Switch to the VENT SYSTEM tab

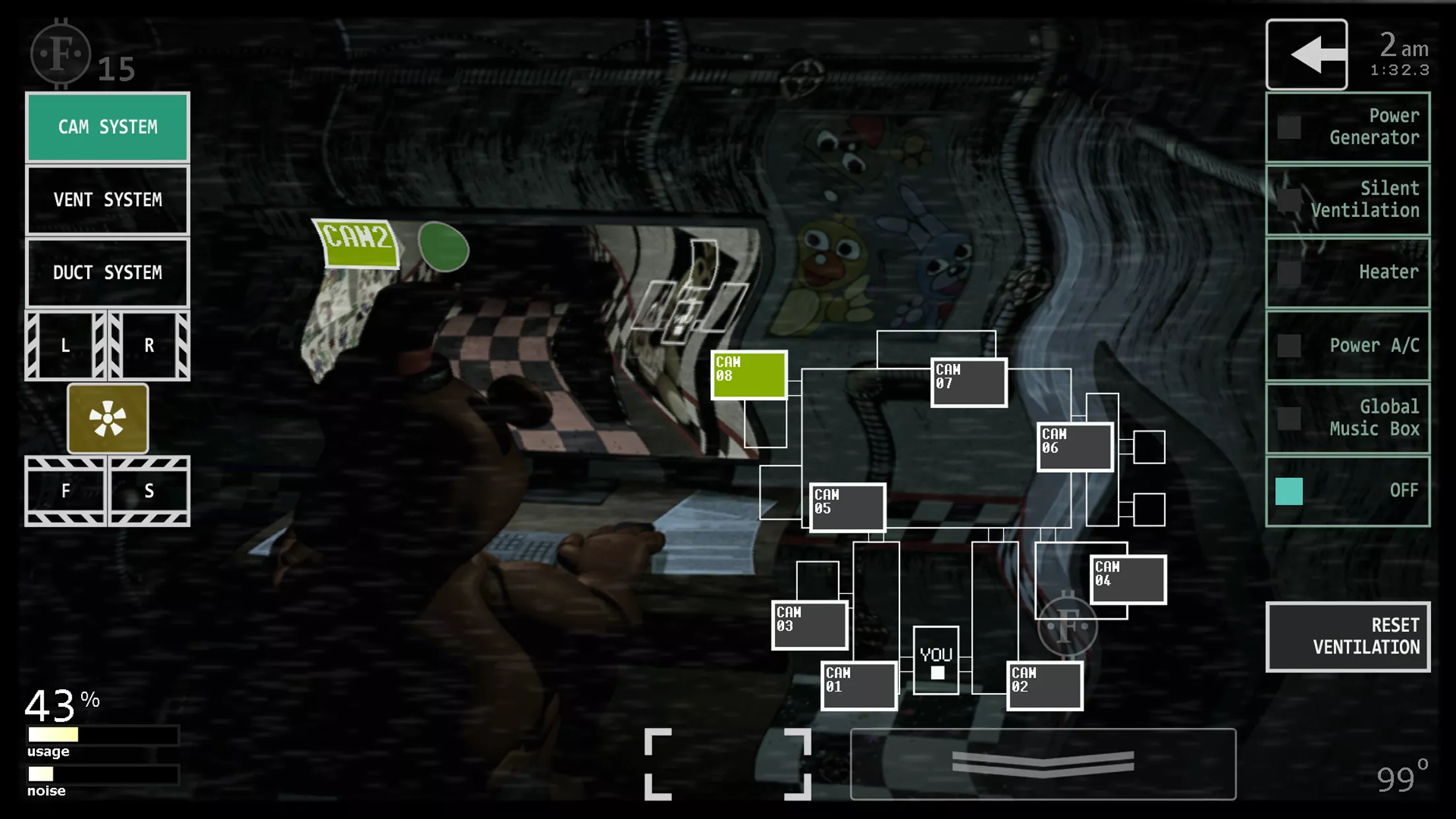tap(107, 200)
